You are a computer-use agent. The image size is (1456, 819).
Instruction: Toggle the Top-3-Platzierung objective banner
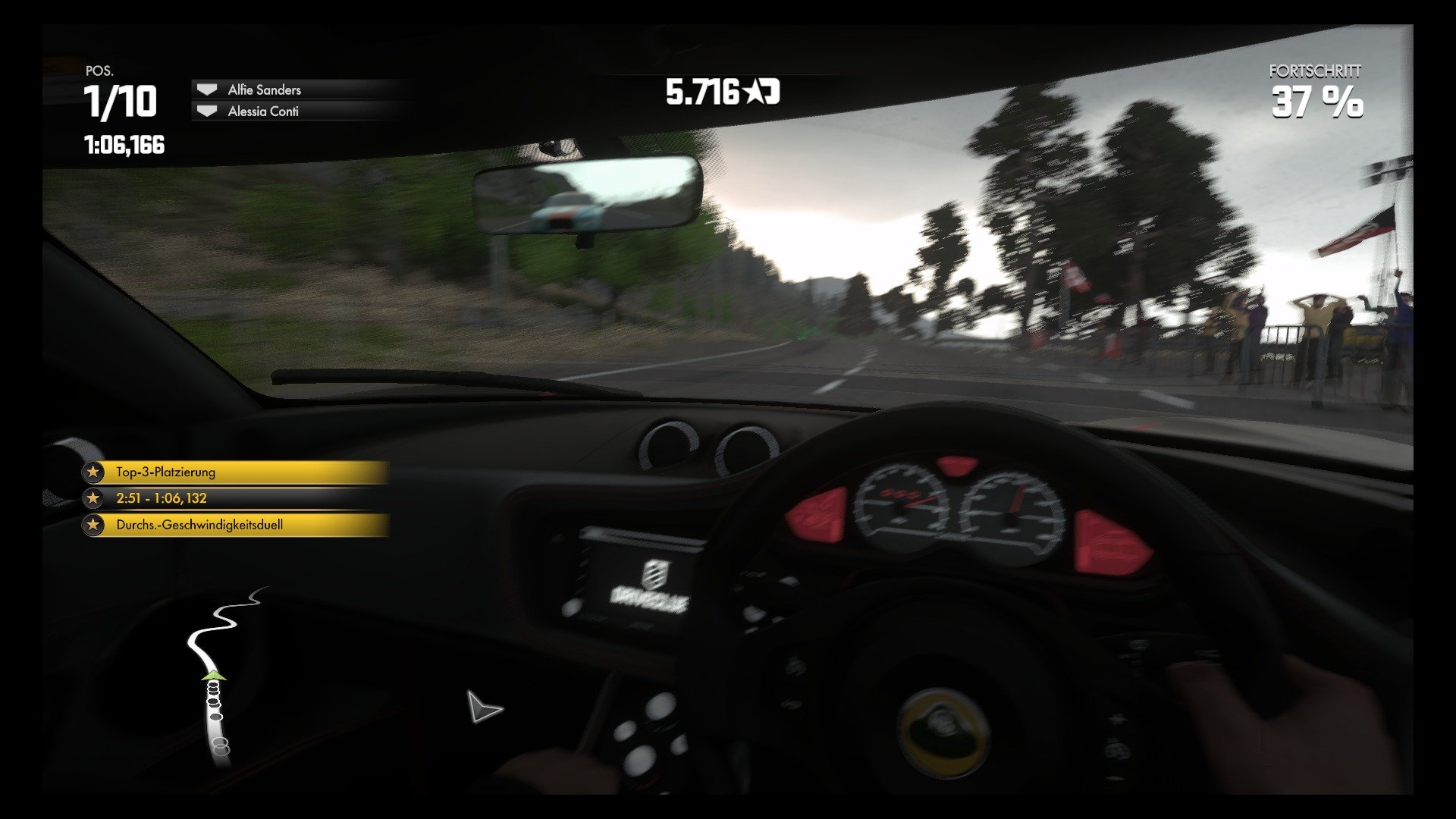227,472
